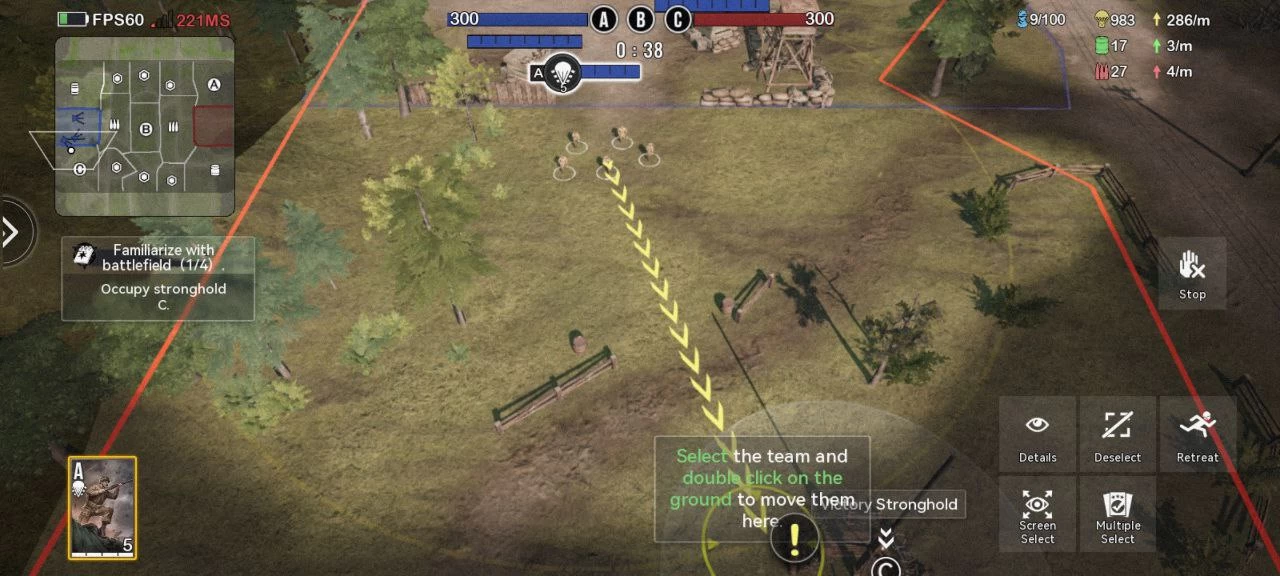Select stronghold B indicator in top bar
Viewport: 1280px width, 576px height.
pyautogui.click(x=640, y=19)
